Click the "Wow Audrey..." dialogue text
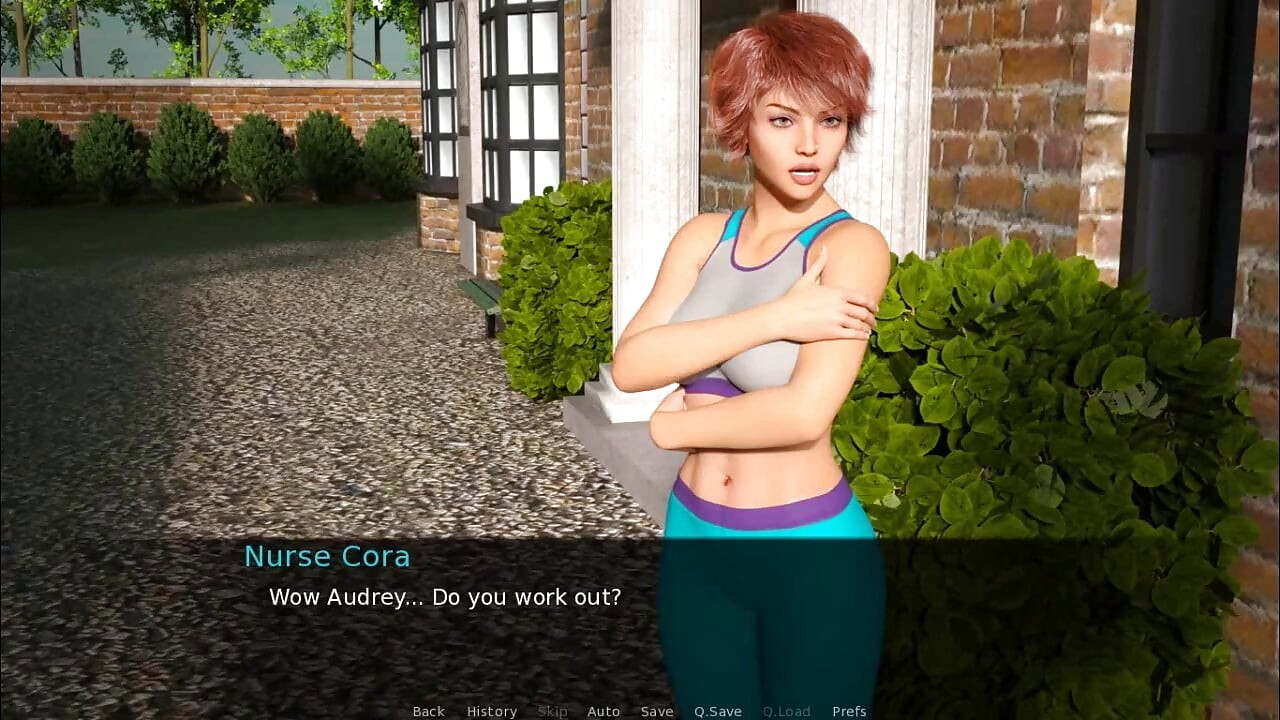 tap(445, 597)
